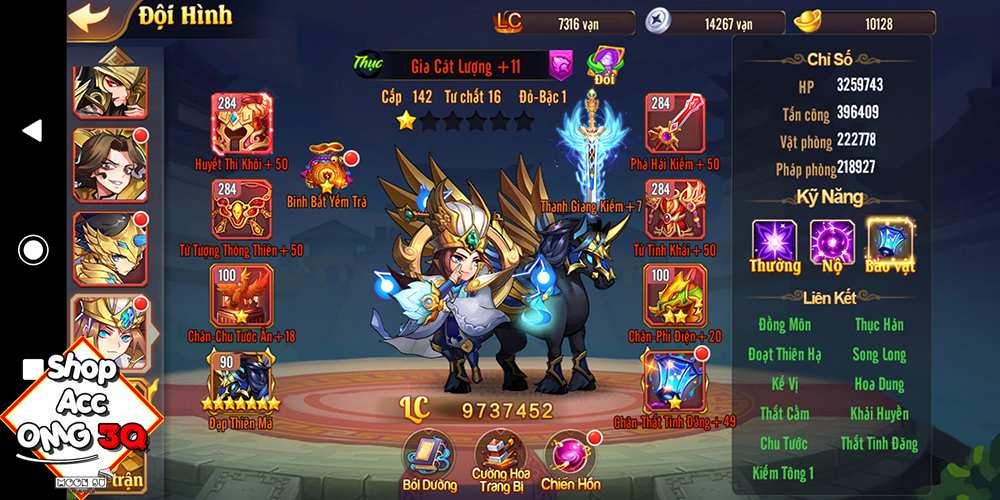The height and width of the screenshot is (500, 1000).
Task: Open the Binh Bất Yếm Trá pouch
Action: pyautogui.click(x=327, y=170)
